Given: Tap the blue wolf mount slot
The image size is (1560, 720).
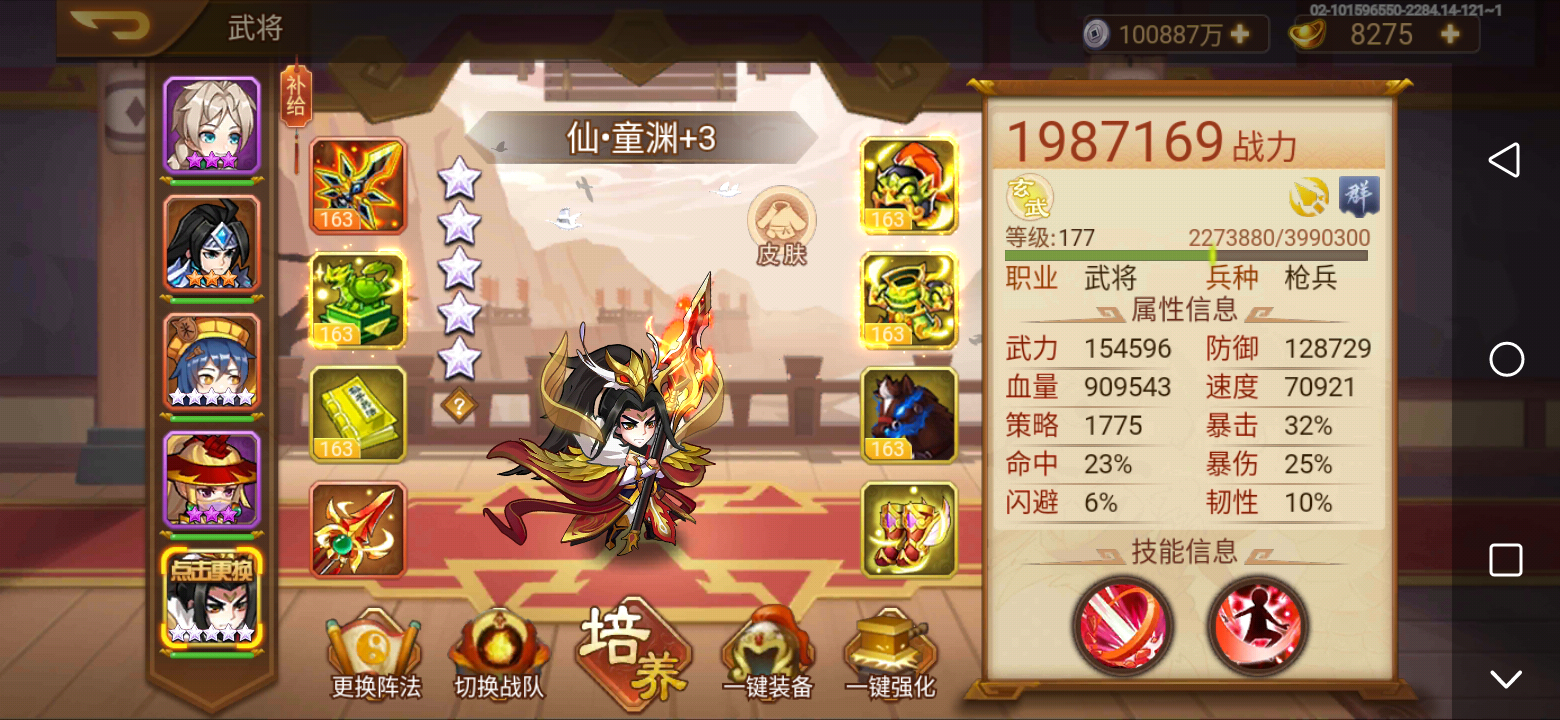Looking at the screenshot, I should tap(908, 415).
